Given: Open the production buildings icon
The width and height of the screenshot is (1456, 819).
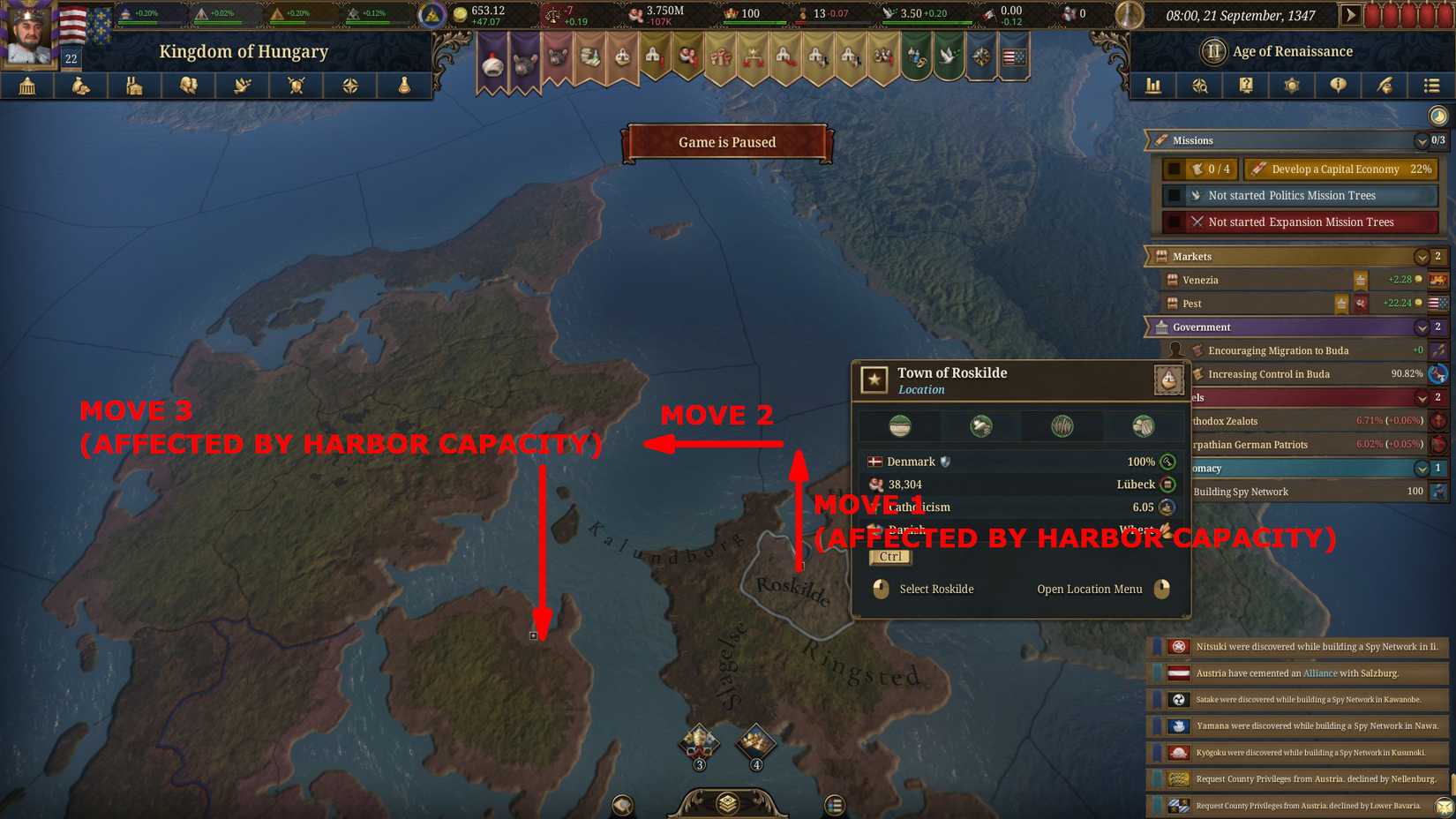Looking at the screenshot, I should click(x=134, y=86).
